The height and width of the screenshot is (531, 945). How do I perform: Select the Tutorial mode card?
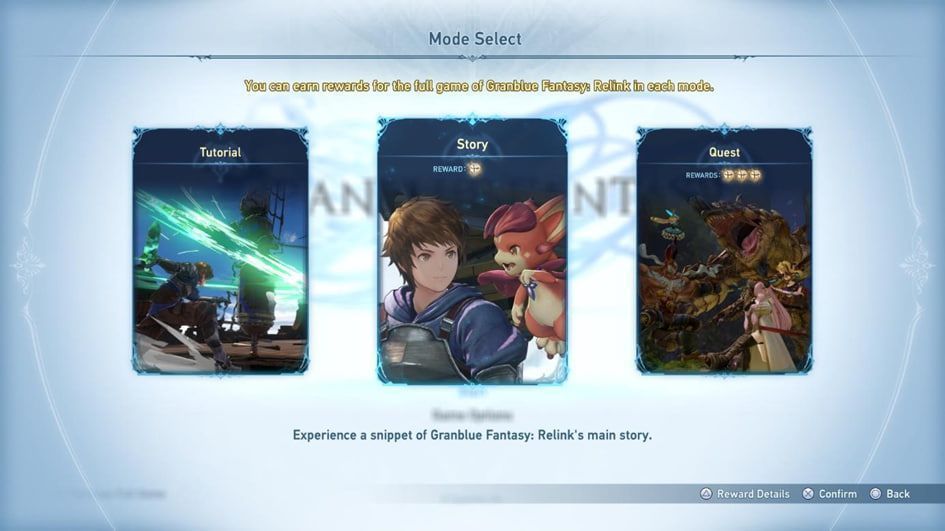(220, 250)
